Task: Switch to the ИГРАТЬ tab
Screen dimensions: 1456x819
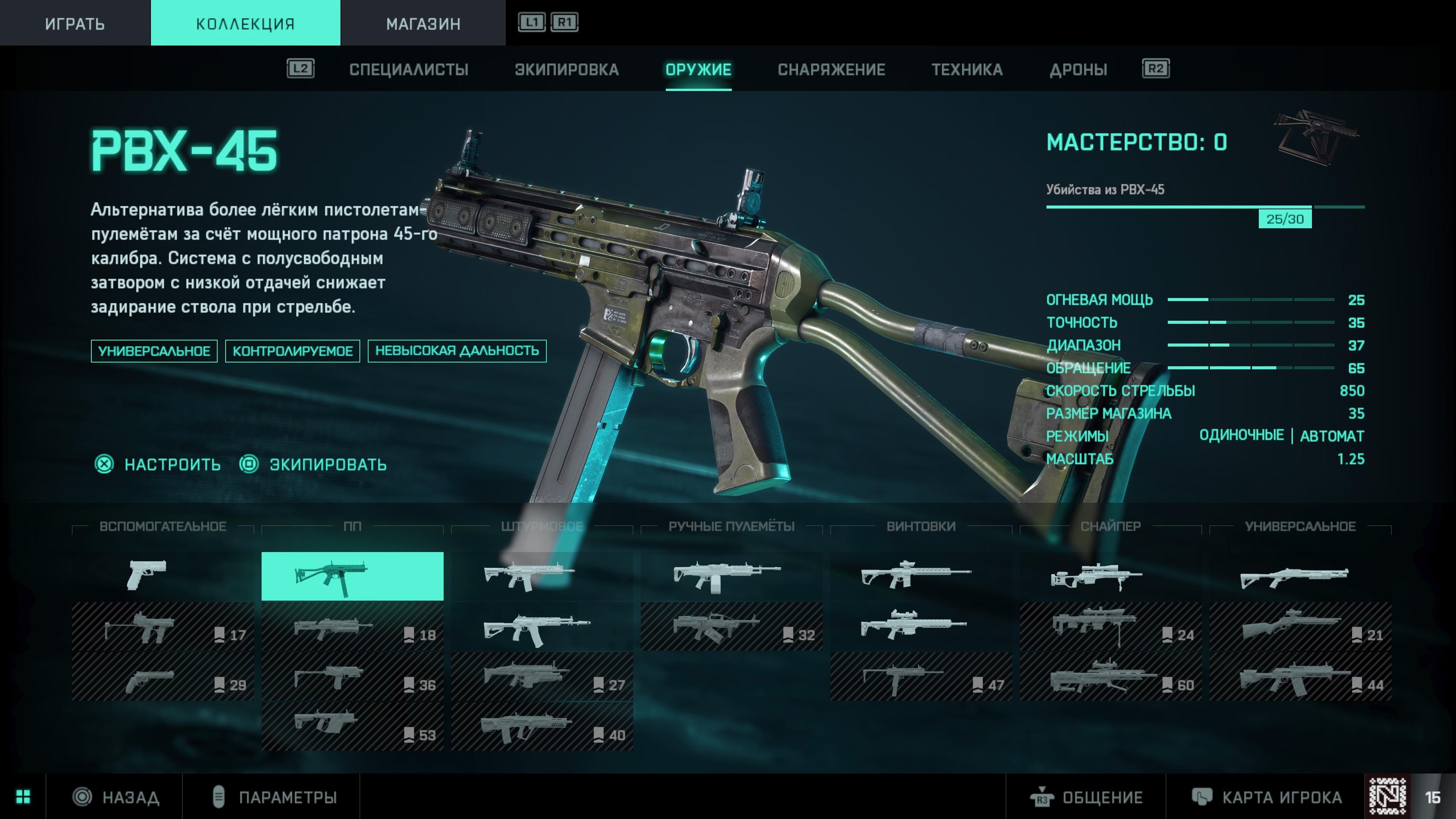Action: [75, 23]
